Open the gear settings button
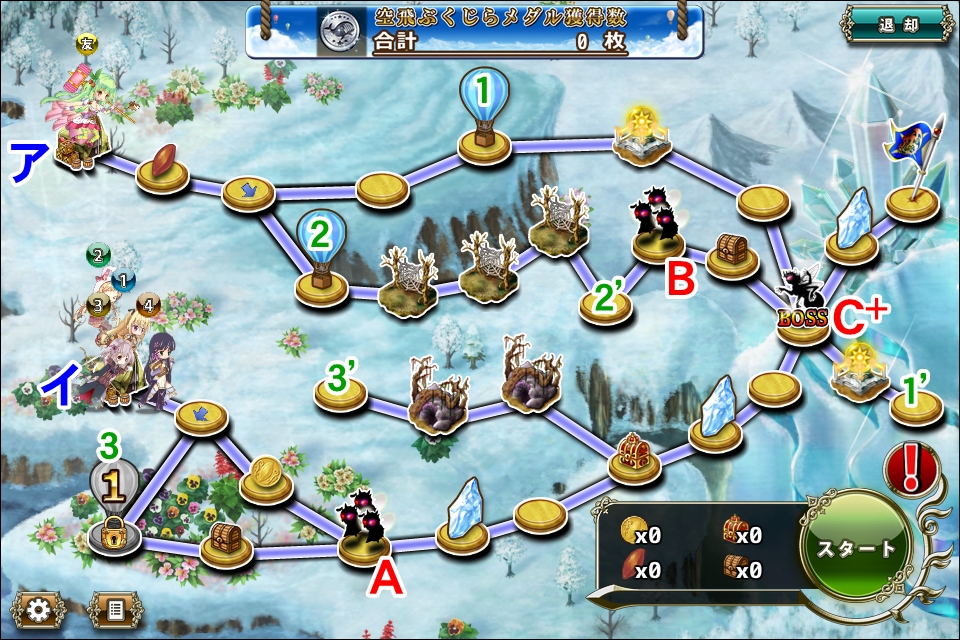960x640 pixels. [x=38, y=608]
